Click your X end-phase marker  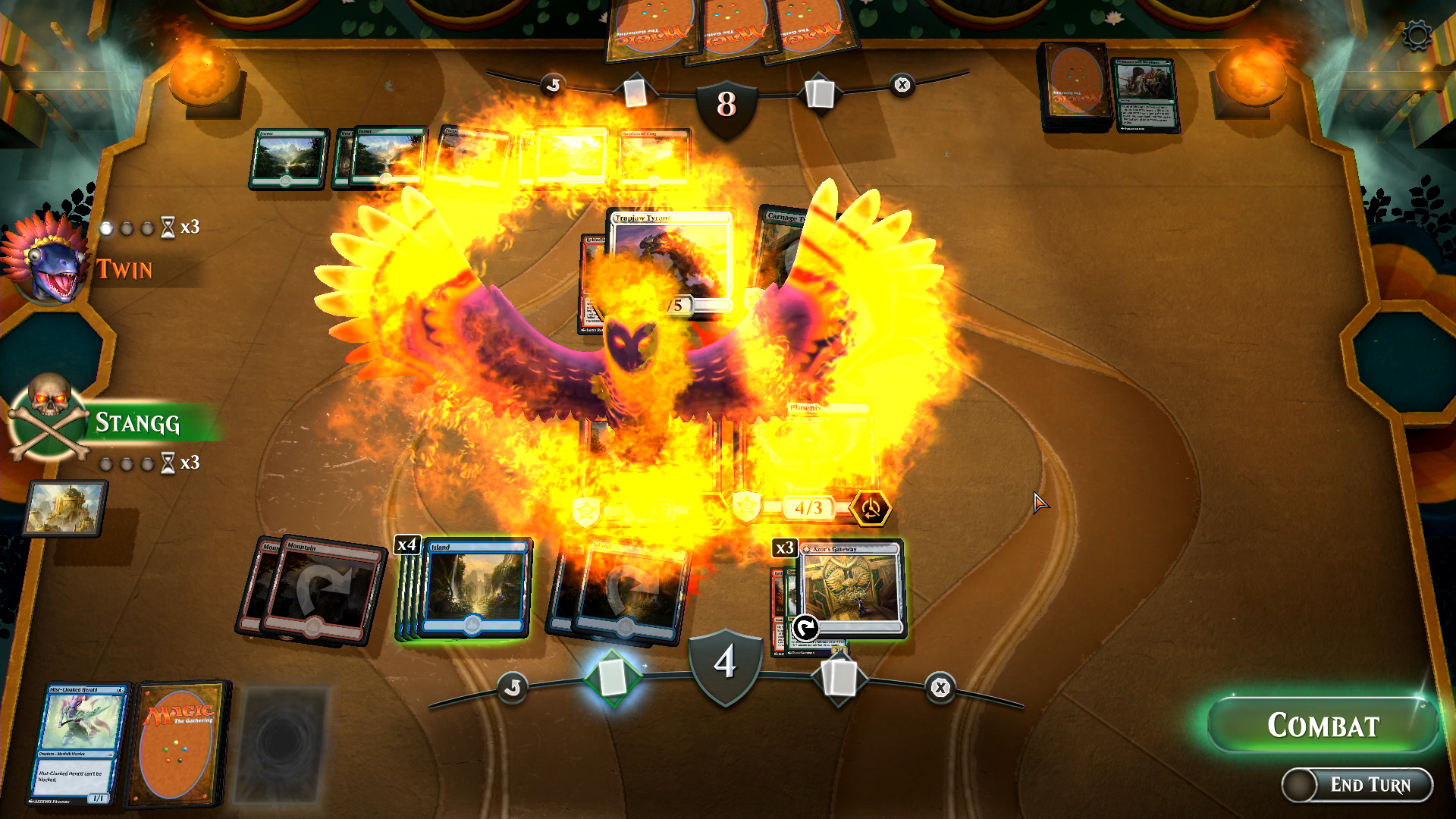[940, 688]
